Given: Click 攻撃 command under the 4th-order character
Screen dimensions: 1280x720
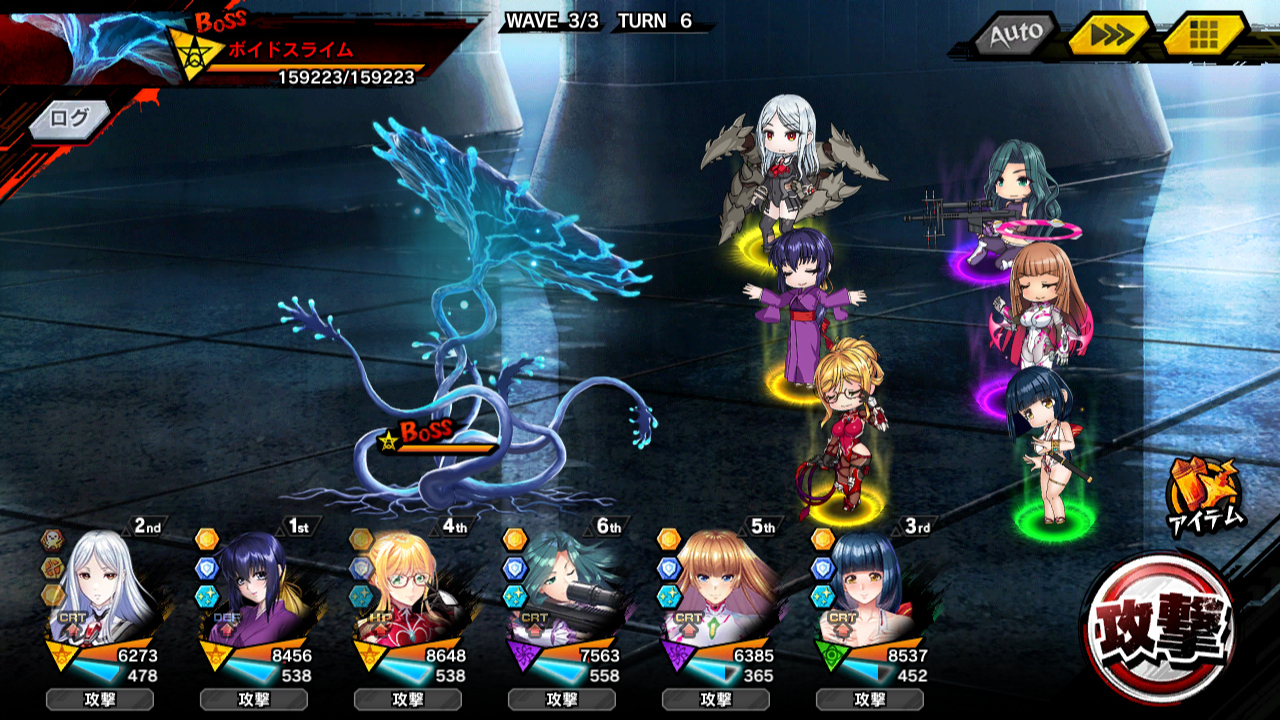Looking at the screenshot, I should click(x=407, y=699).
